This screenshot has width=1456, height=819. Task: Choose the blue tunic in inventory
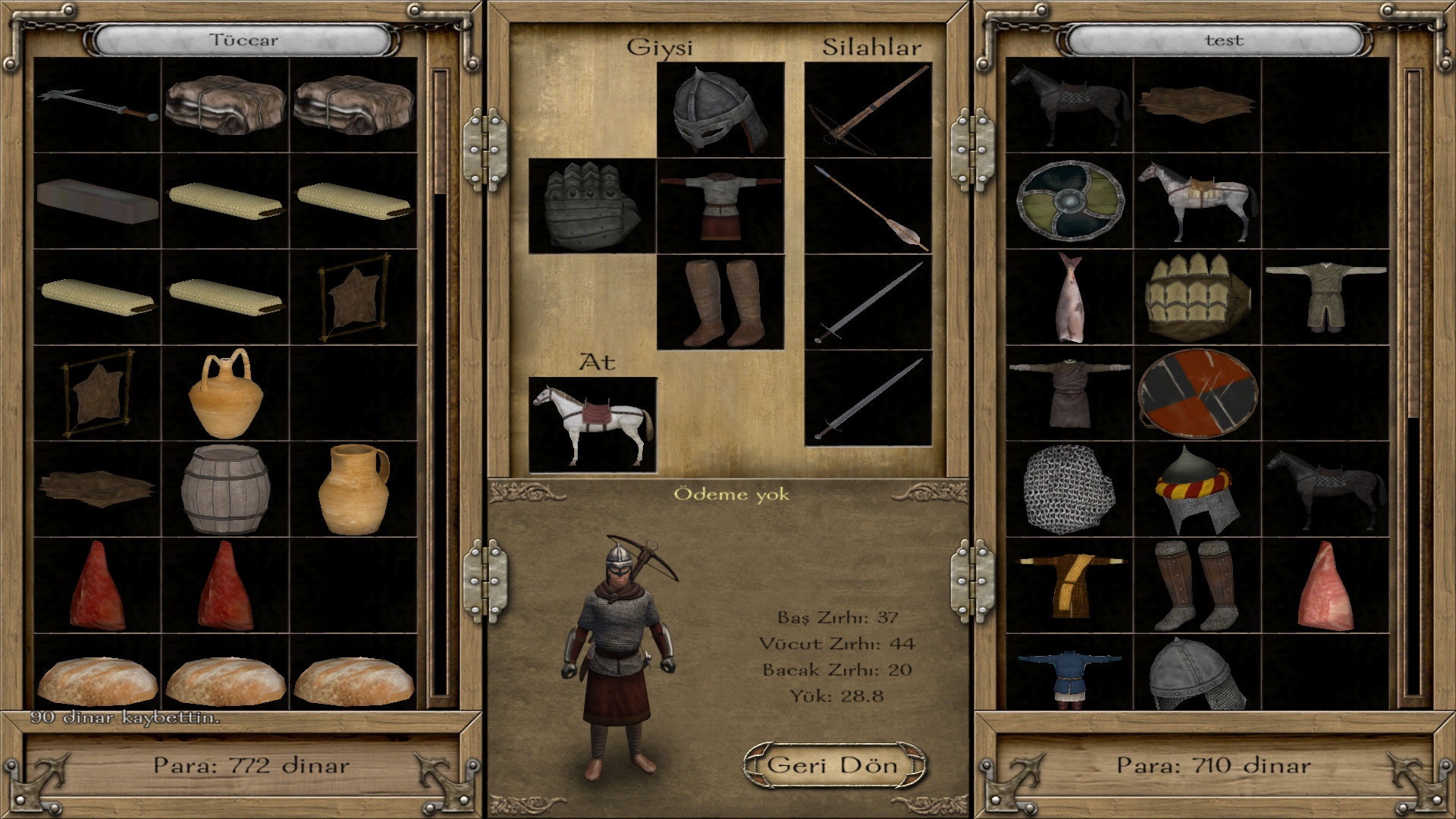(1069, 673)
